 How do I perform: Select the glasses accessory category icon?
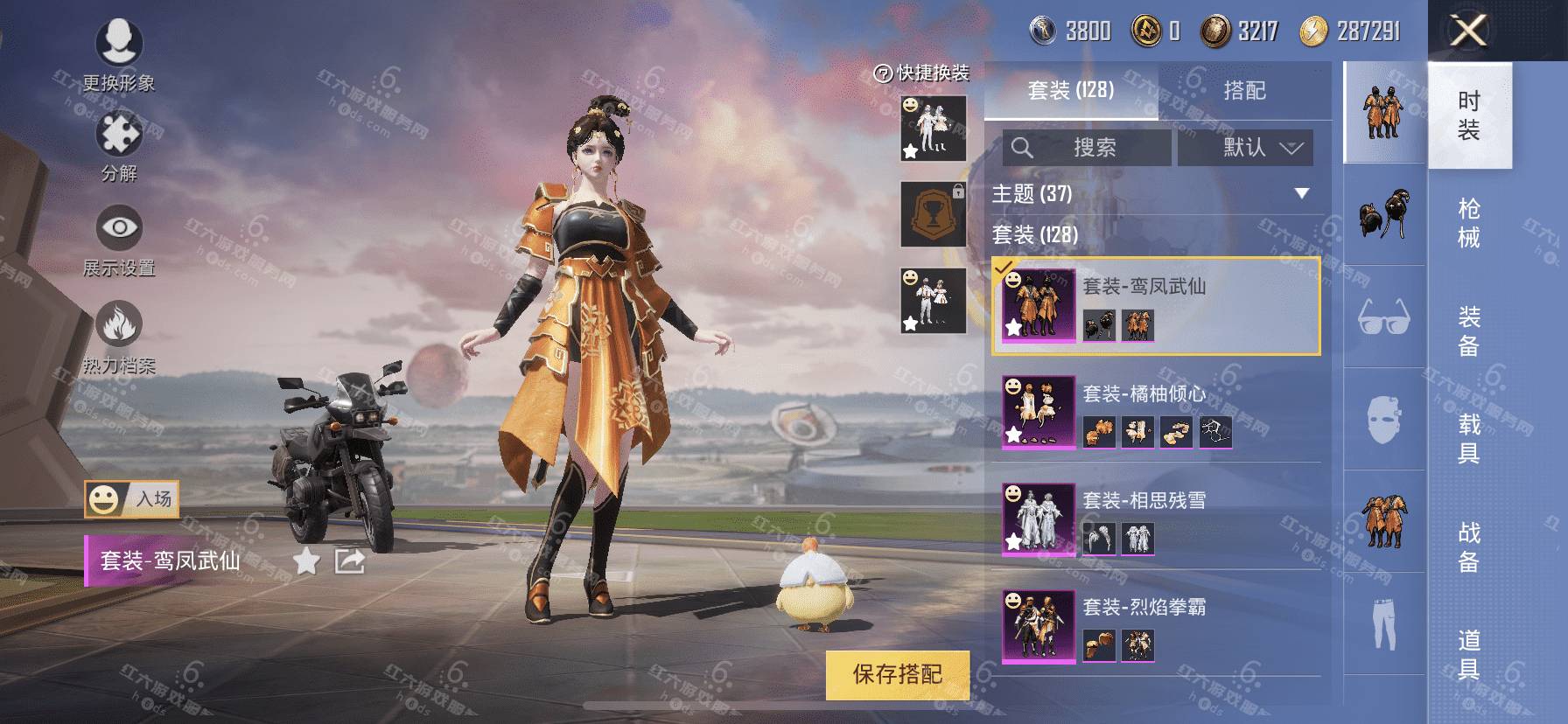click(x=1383, y=317)
